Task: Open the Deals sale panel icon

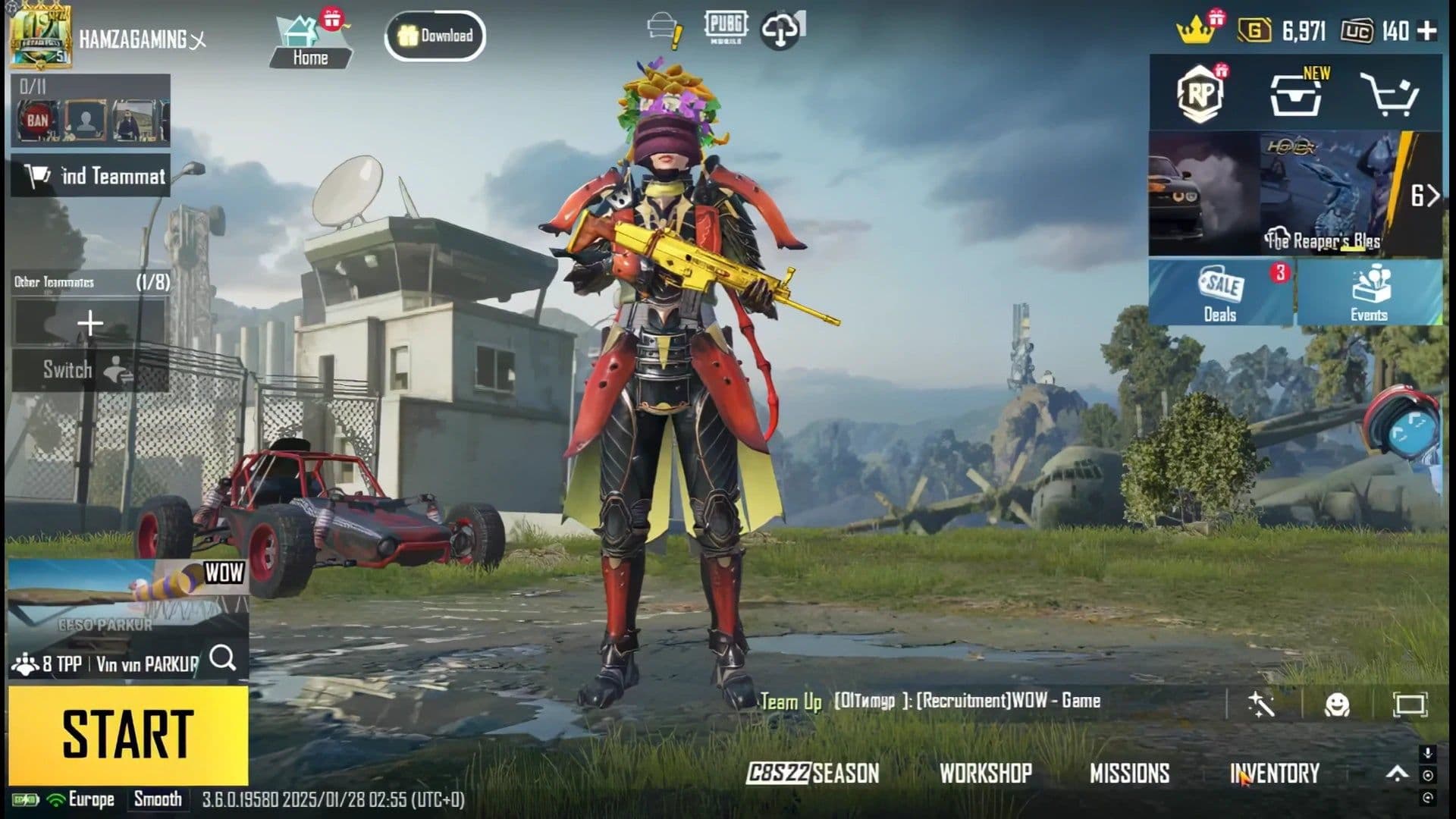Action: (x=1219, y=292)
